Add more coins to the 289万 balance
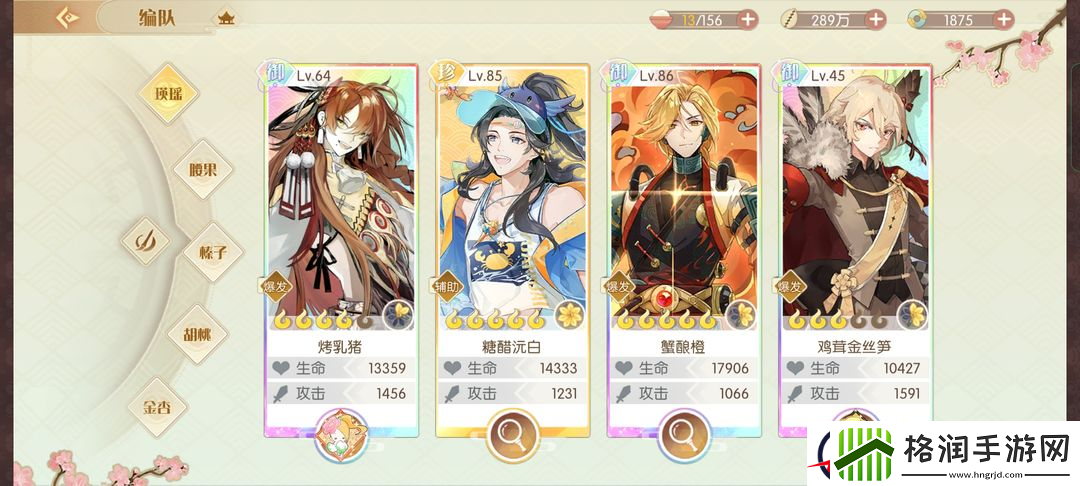 point(875,19)
